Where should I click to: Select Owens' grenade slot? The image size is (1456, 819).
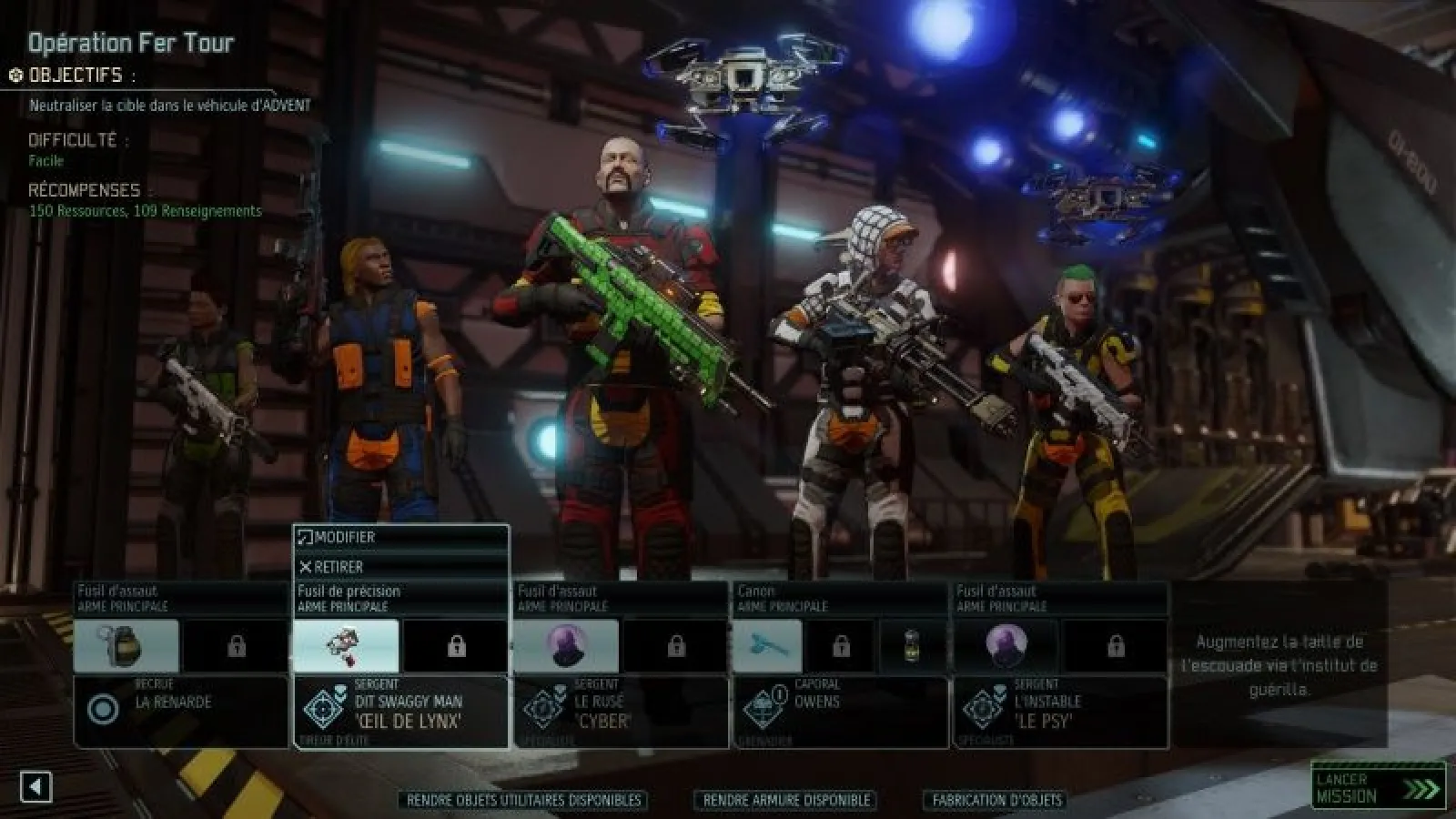tap(911, 646)
